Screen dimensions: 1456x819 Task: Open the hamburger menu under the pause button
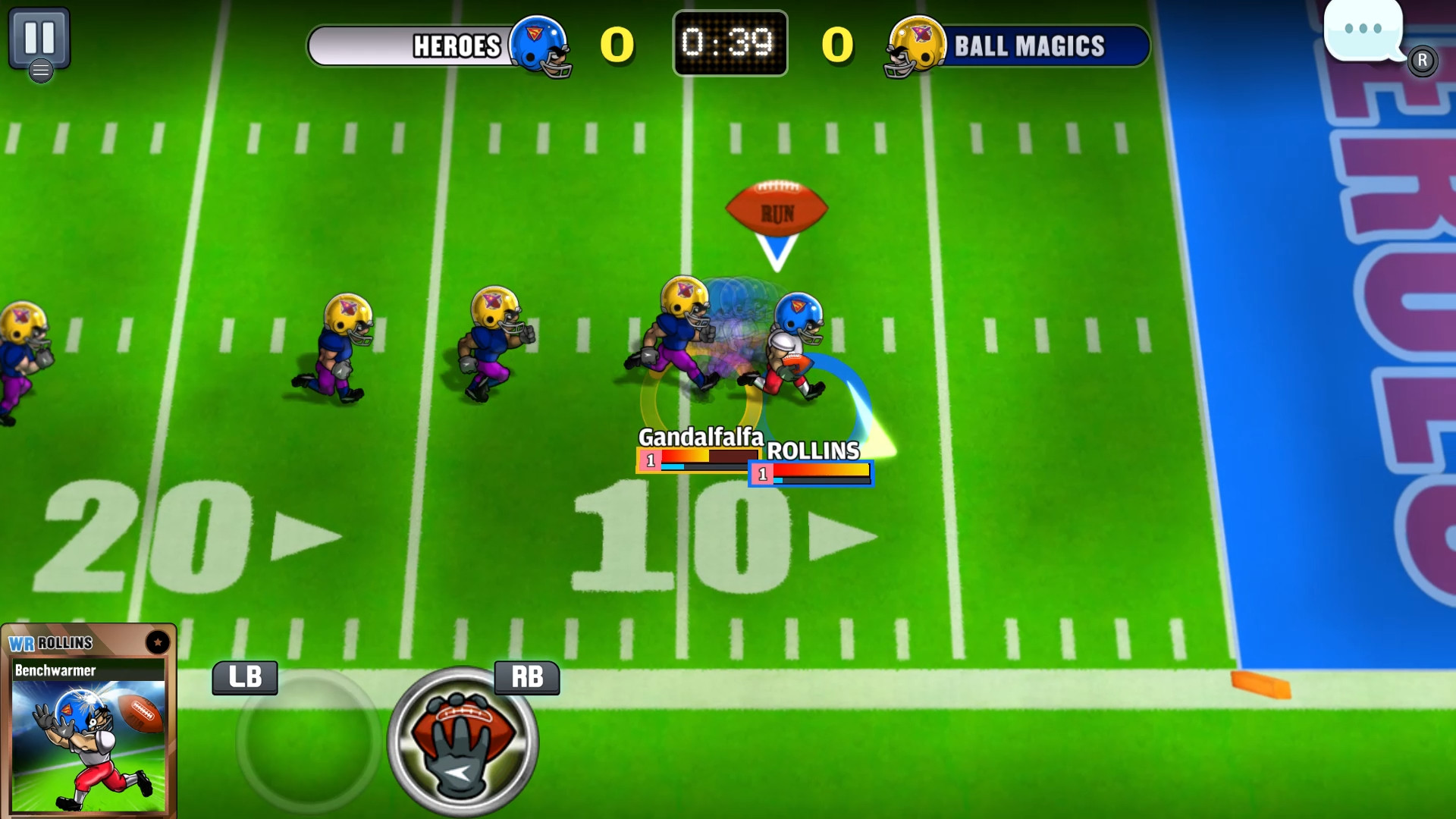(x=42, y=71)
